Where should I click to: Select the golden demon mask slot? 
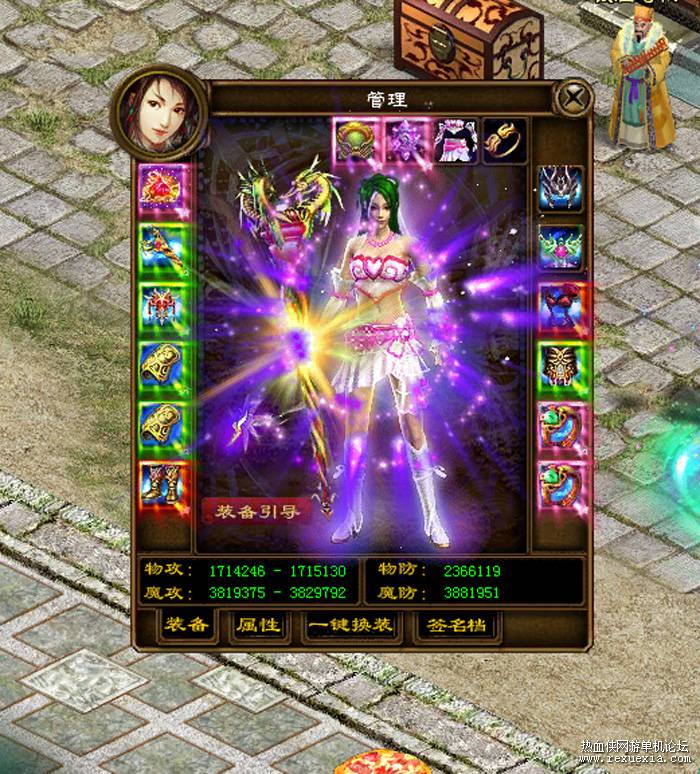tap(560, 366)
